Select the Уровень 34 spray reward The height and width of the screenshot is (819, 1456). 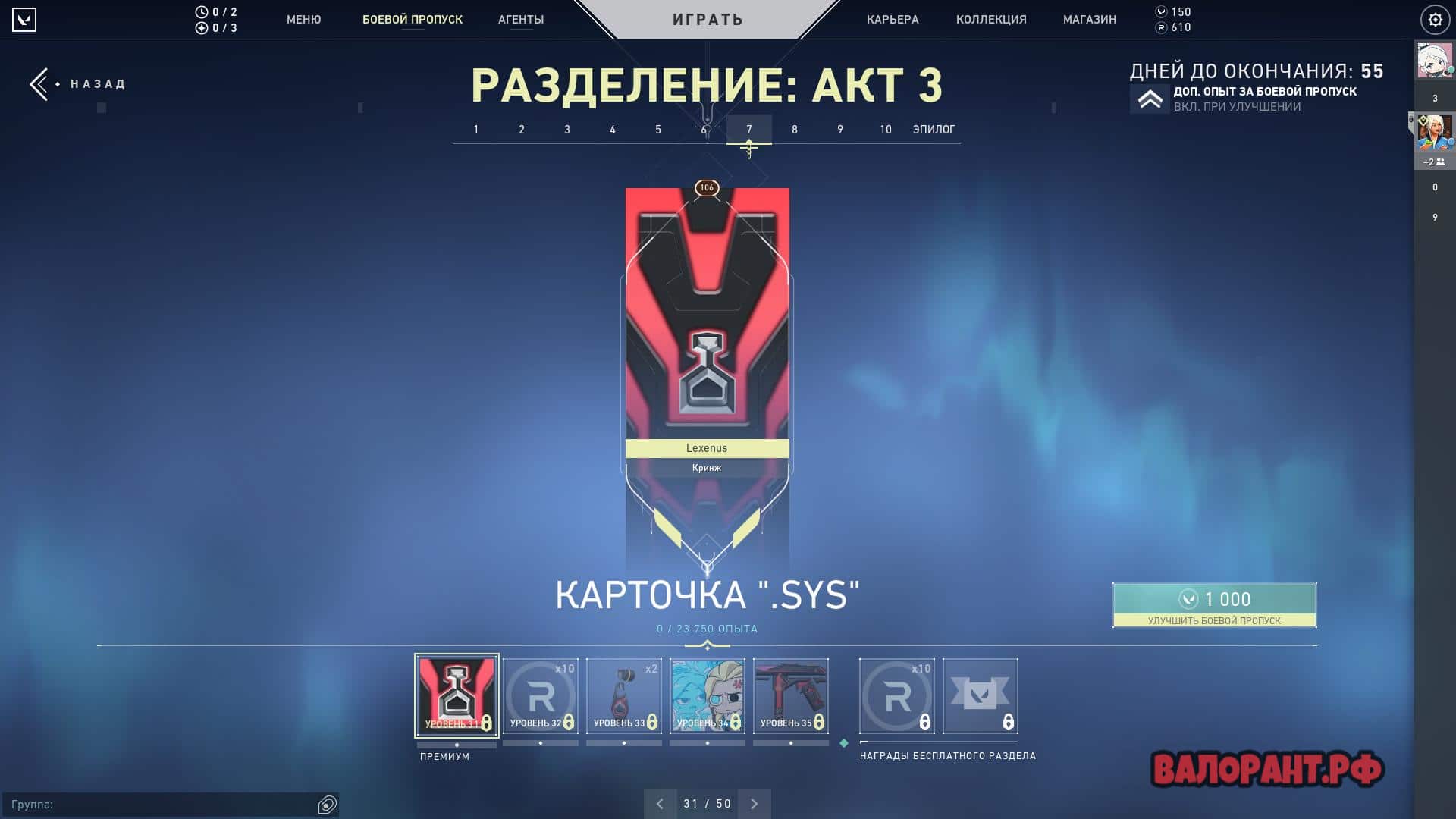(x=708, y=695)
